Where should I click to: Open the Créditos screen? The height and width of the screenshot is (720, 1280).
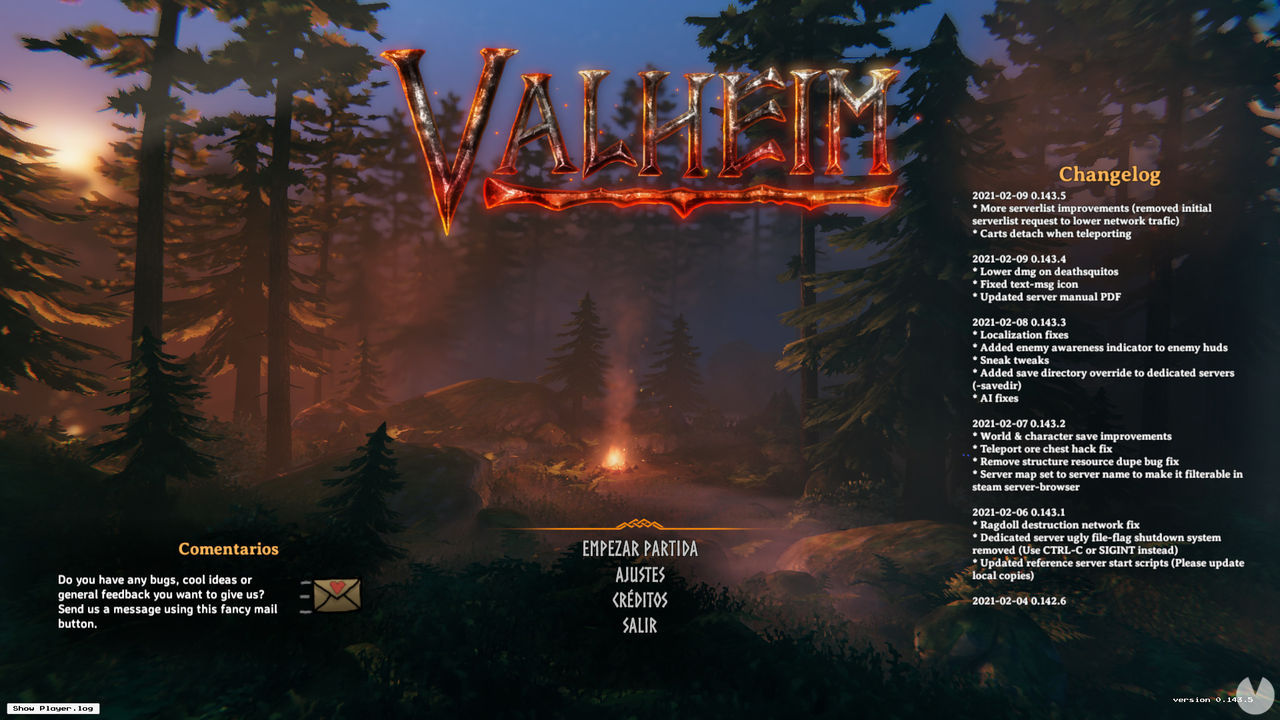(640, 601)
